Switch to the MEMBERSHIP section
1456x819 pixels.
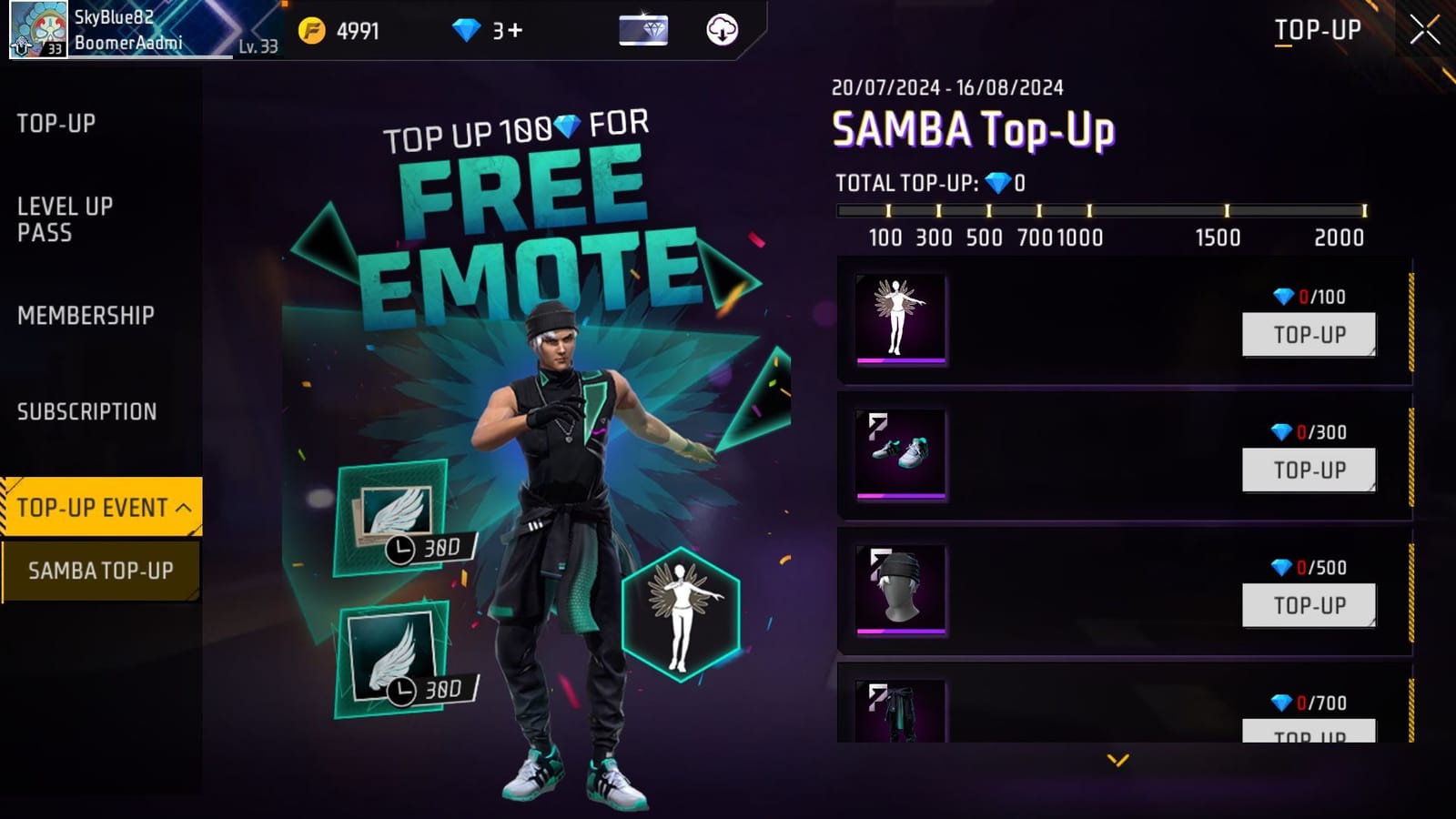pyautogui.click(x=85, y=315)
